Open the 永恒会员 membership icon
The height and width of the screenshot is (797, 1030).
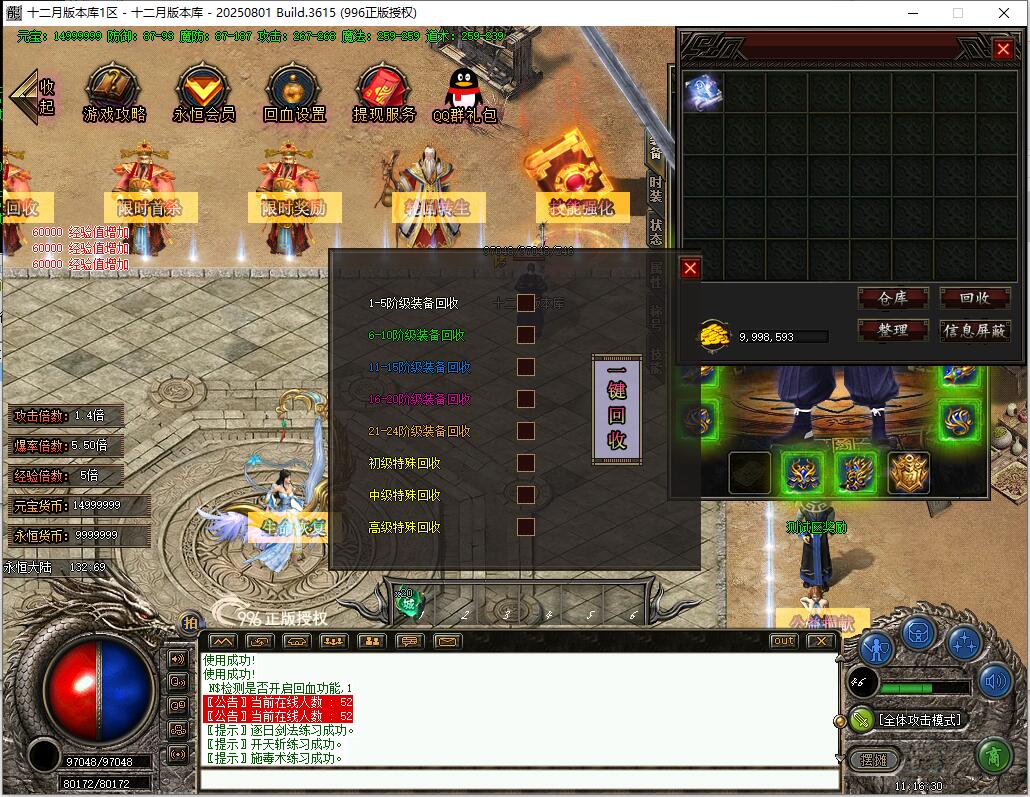coord(203,94)
